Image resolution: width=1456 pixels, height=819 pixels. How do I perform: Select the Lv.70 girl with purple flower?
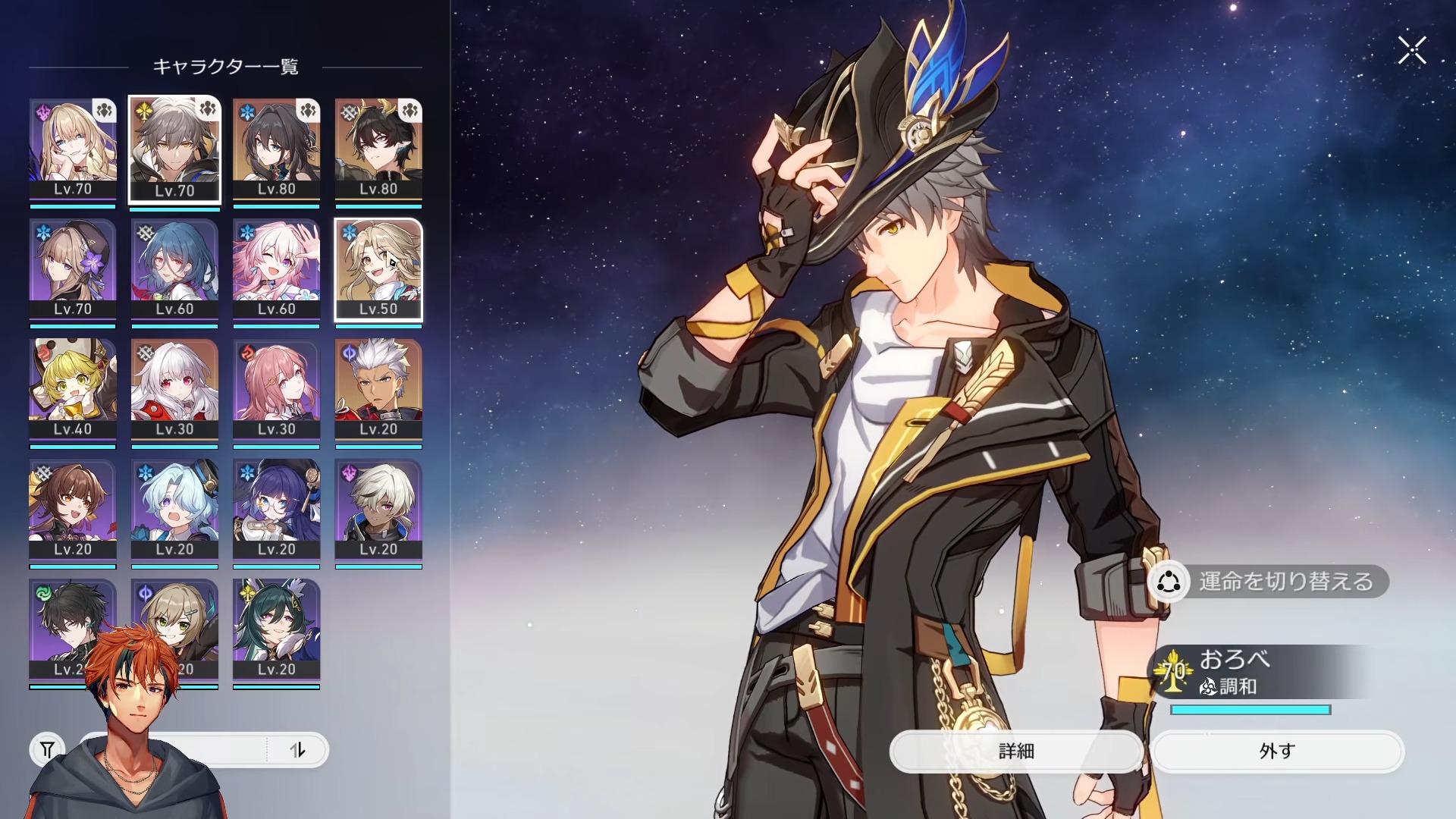(x=73, y=269)
